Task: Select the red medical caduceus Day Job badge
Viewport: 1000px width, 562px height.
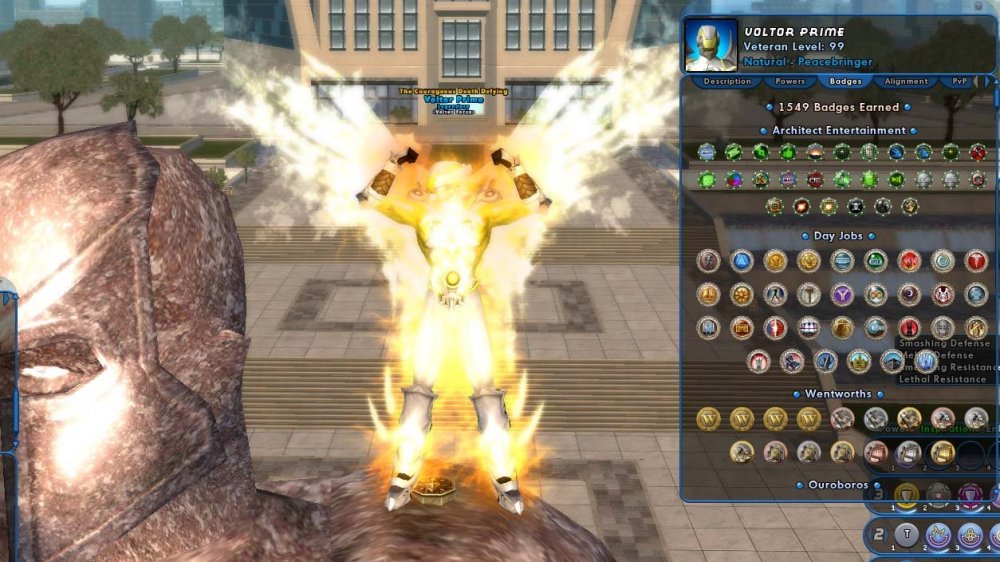Action: click(x=976, y=261)
